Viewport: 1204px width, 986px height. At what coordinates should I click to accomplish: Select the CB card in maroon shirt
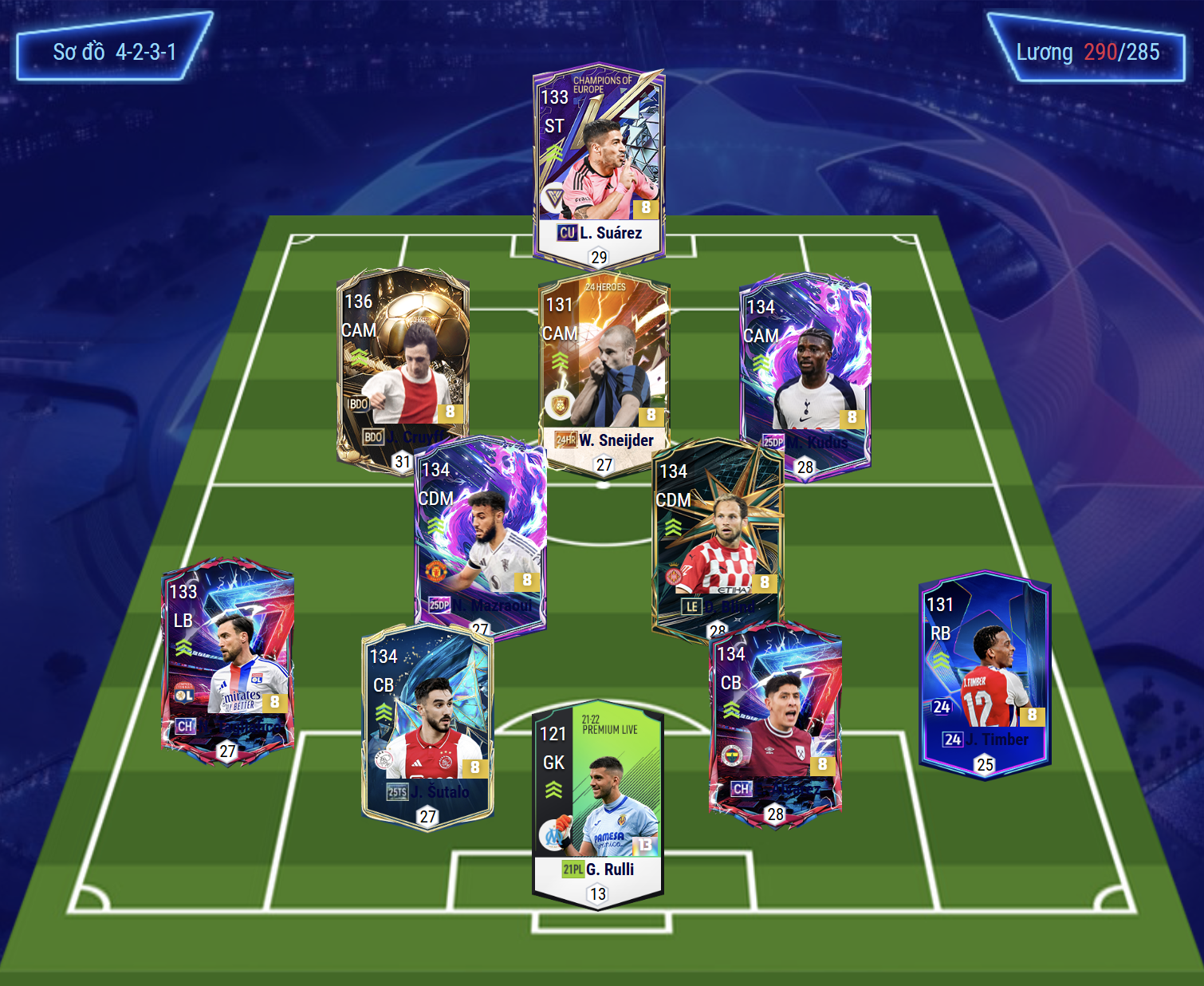point(775,718)
